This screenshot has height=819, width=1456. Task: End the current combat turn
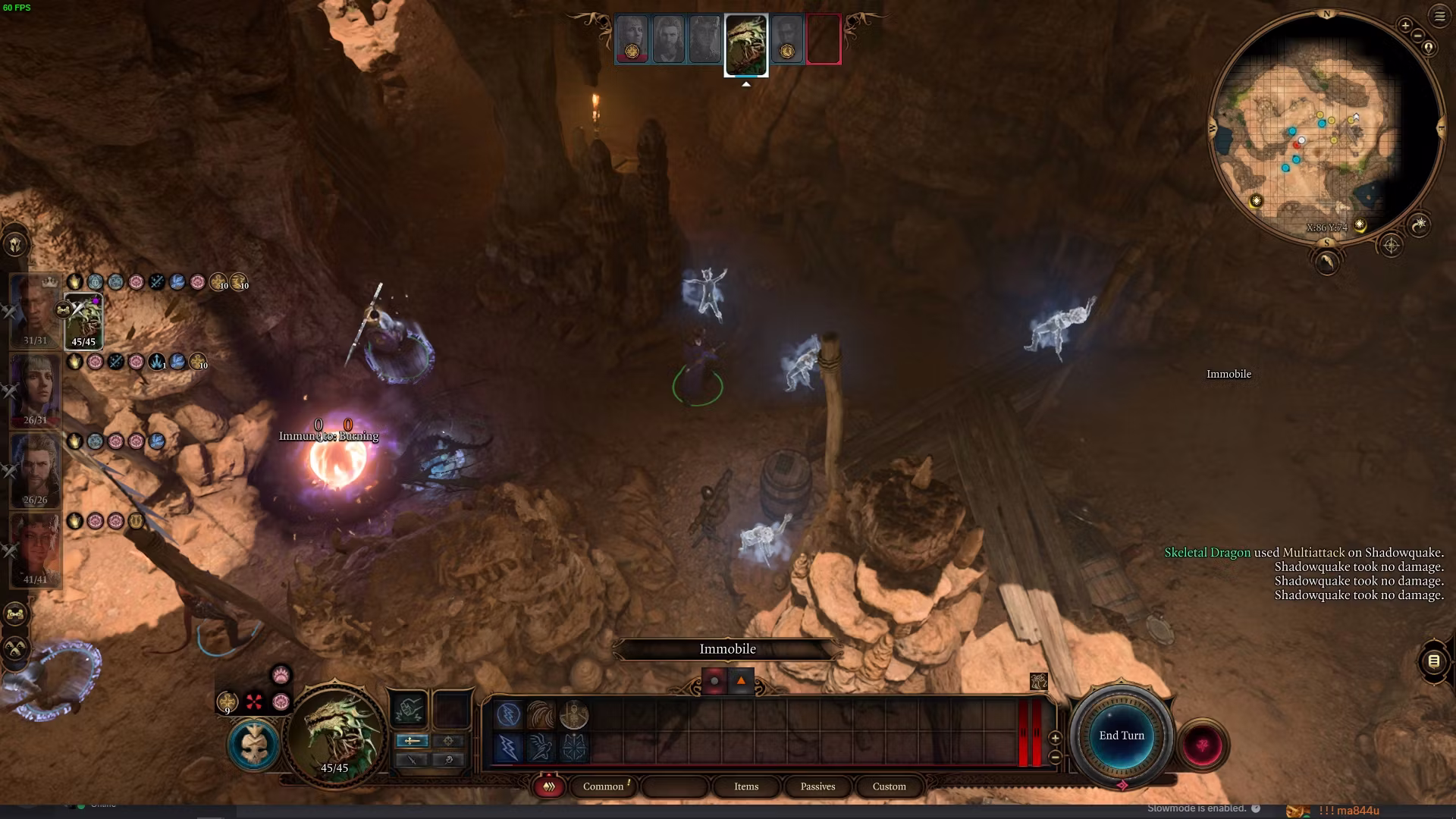click(1122, 736)
